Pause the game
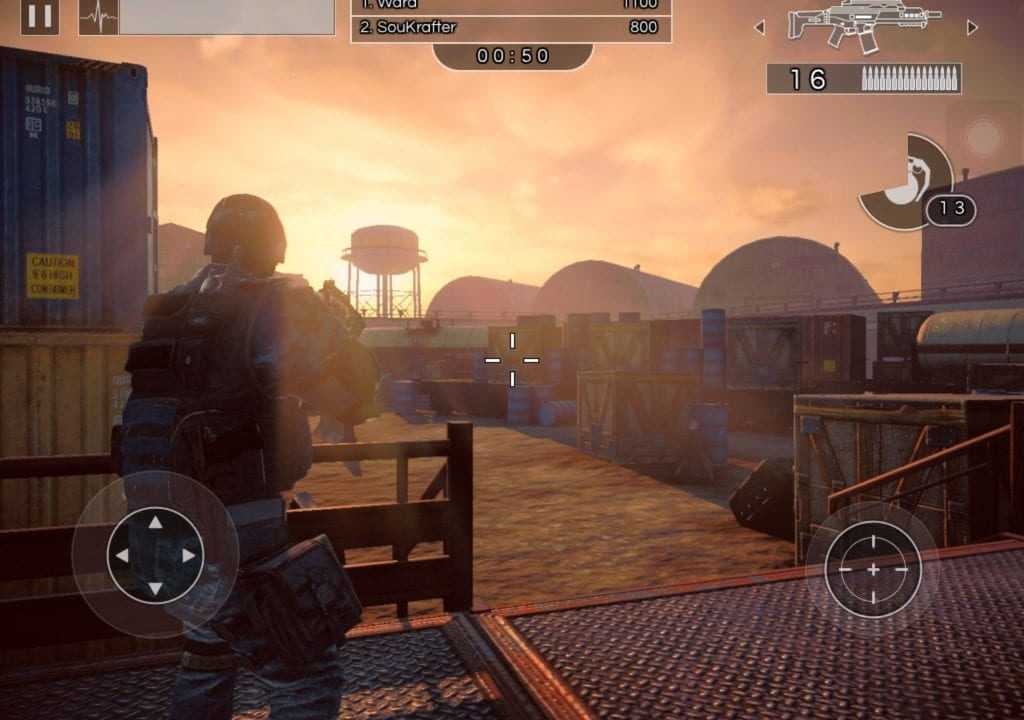Image resolution: width=1024 pixels, height=720 pixels. point(39,16)
